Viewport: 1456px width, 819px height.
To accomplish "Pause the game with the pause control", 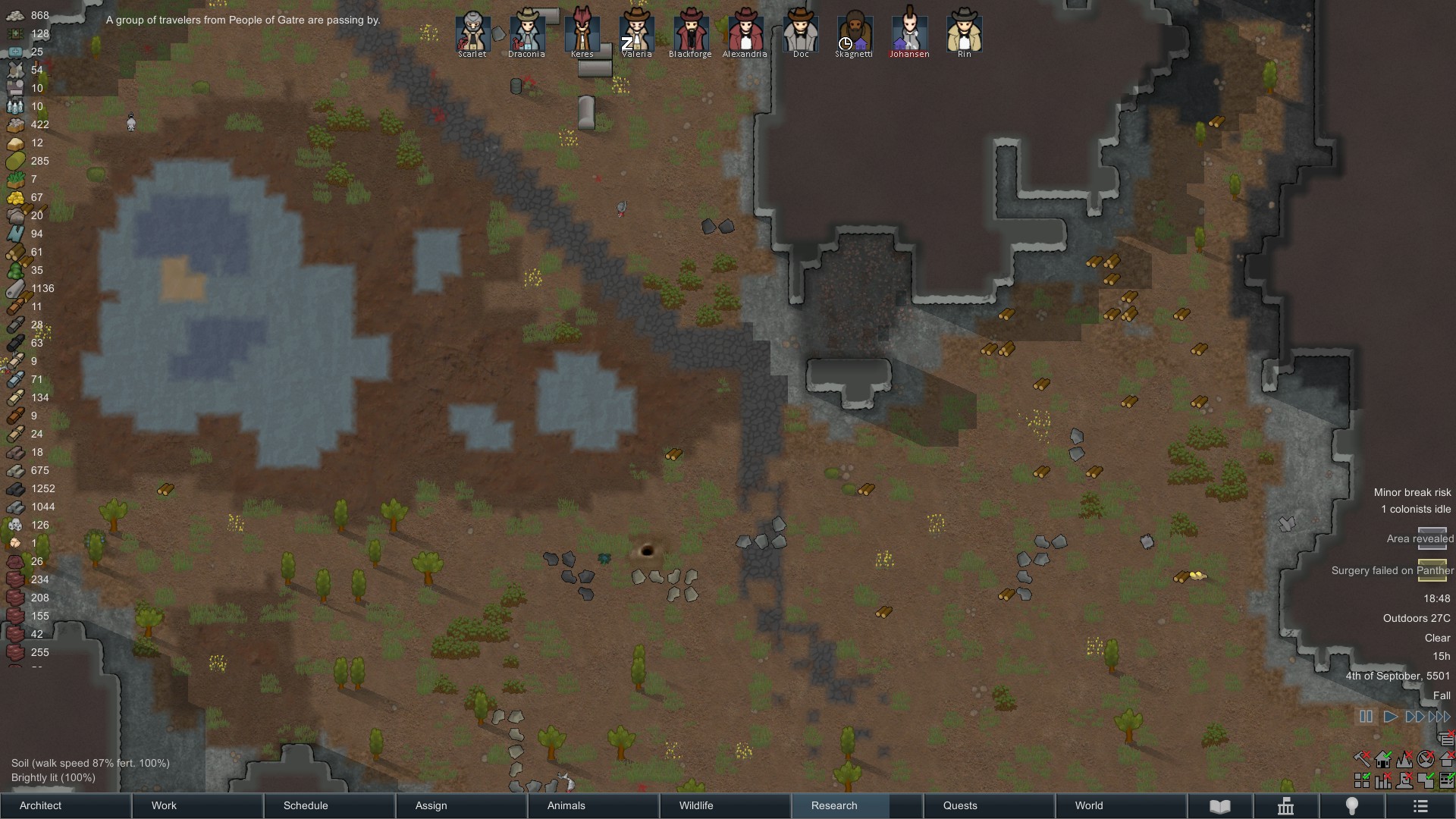I will pos(1366,716).
